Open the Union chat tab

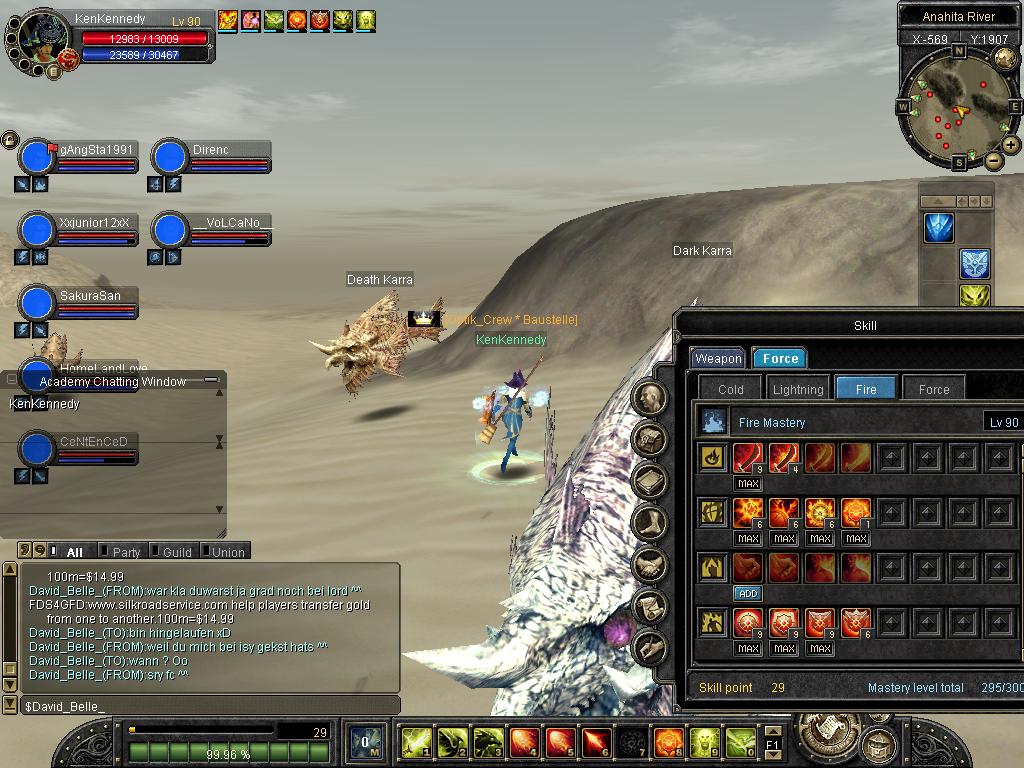(228, 552)
